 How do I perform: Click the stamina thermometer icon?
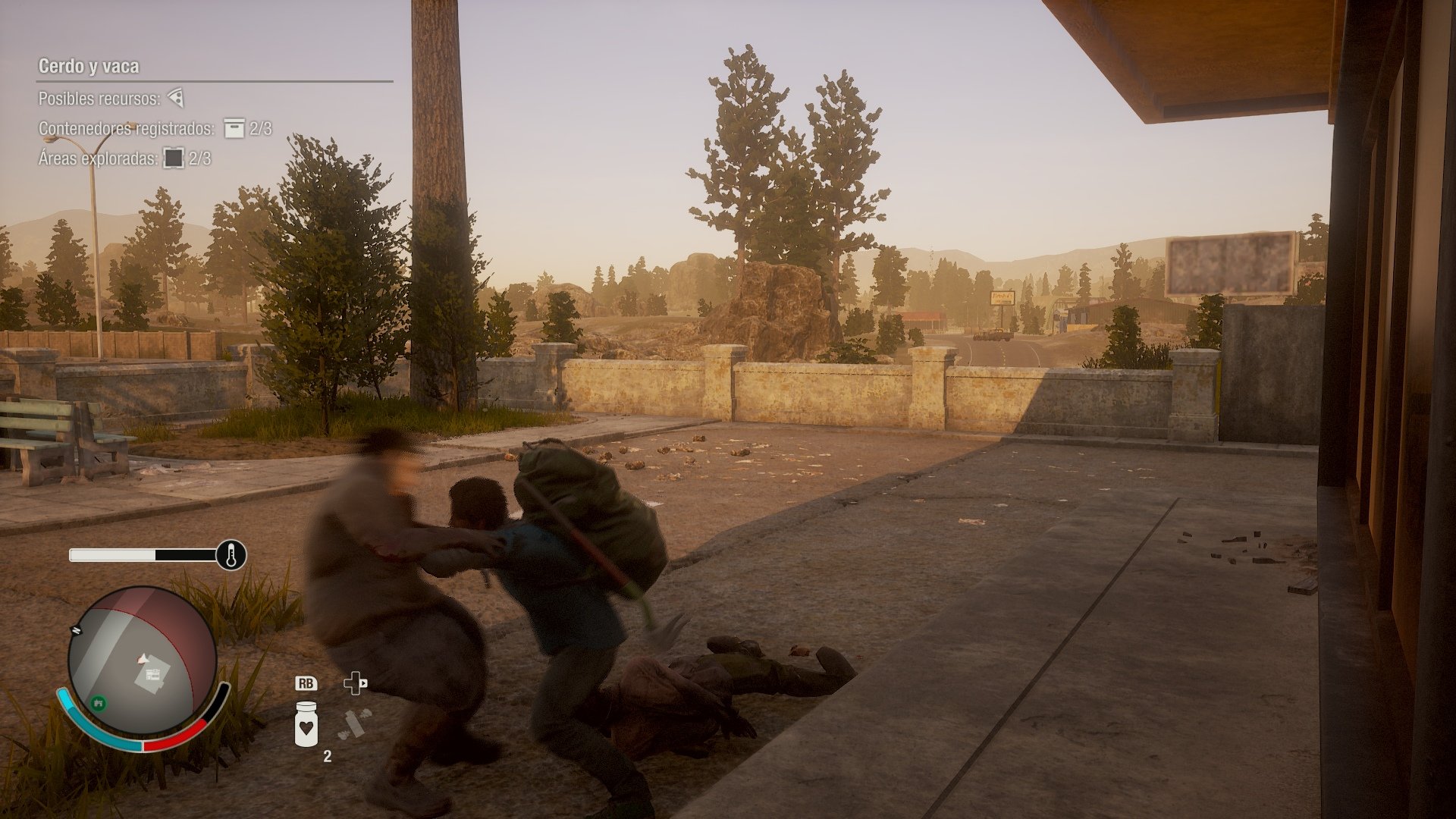[231, 554]
